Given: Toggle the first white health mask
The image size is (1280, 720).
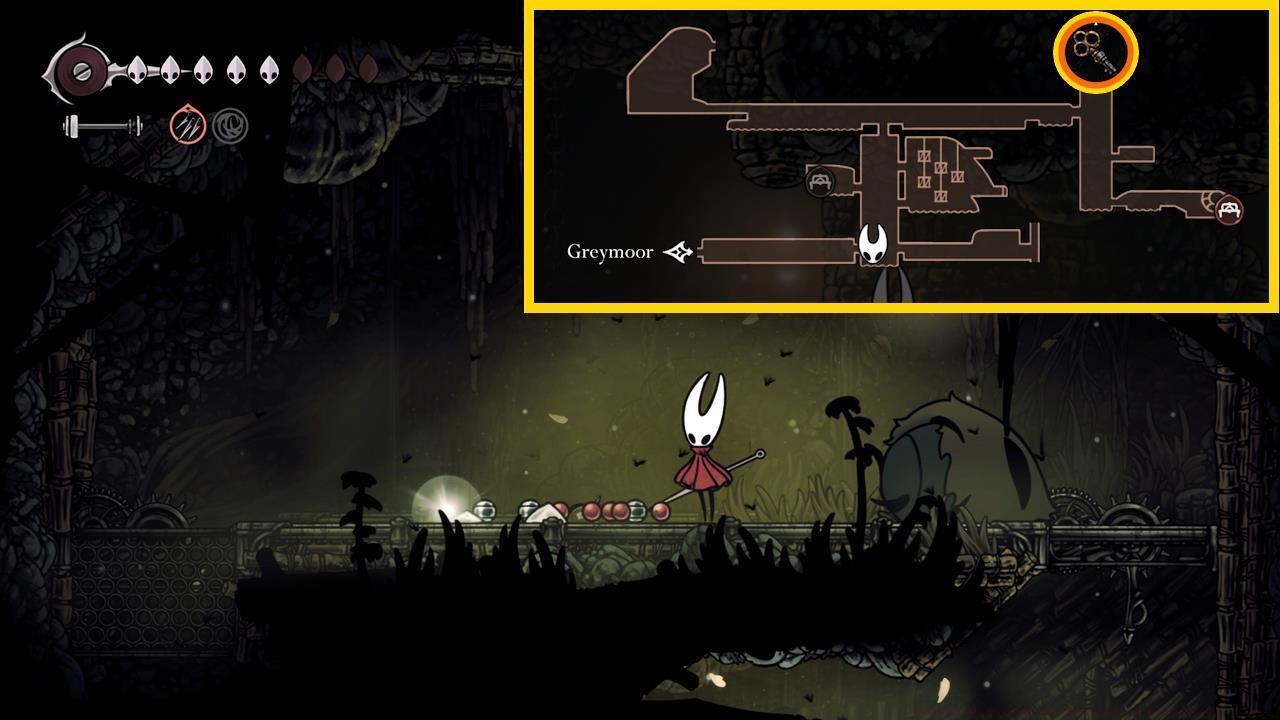Looking at the screenshot, I should 135,70.
